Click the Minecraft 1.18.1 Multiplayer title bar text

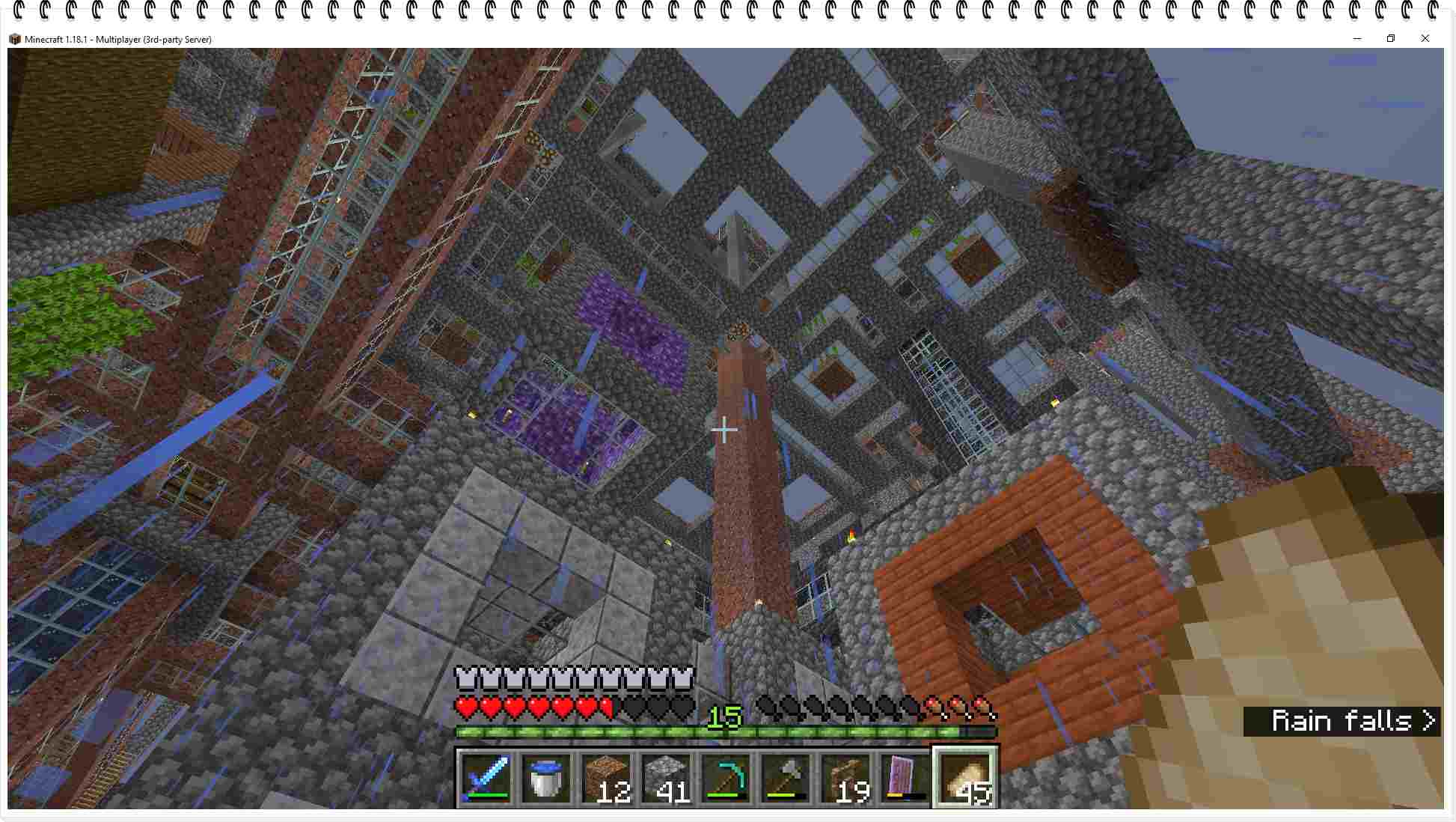click(117, 39)
